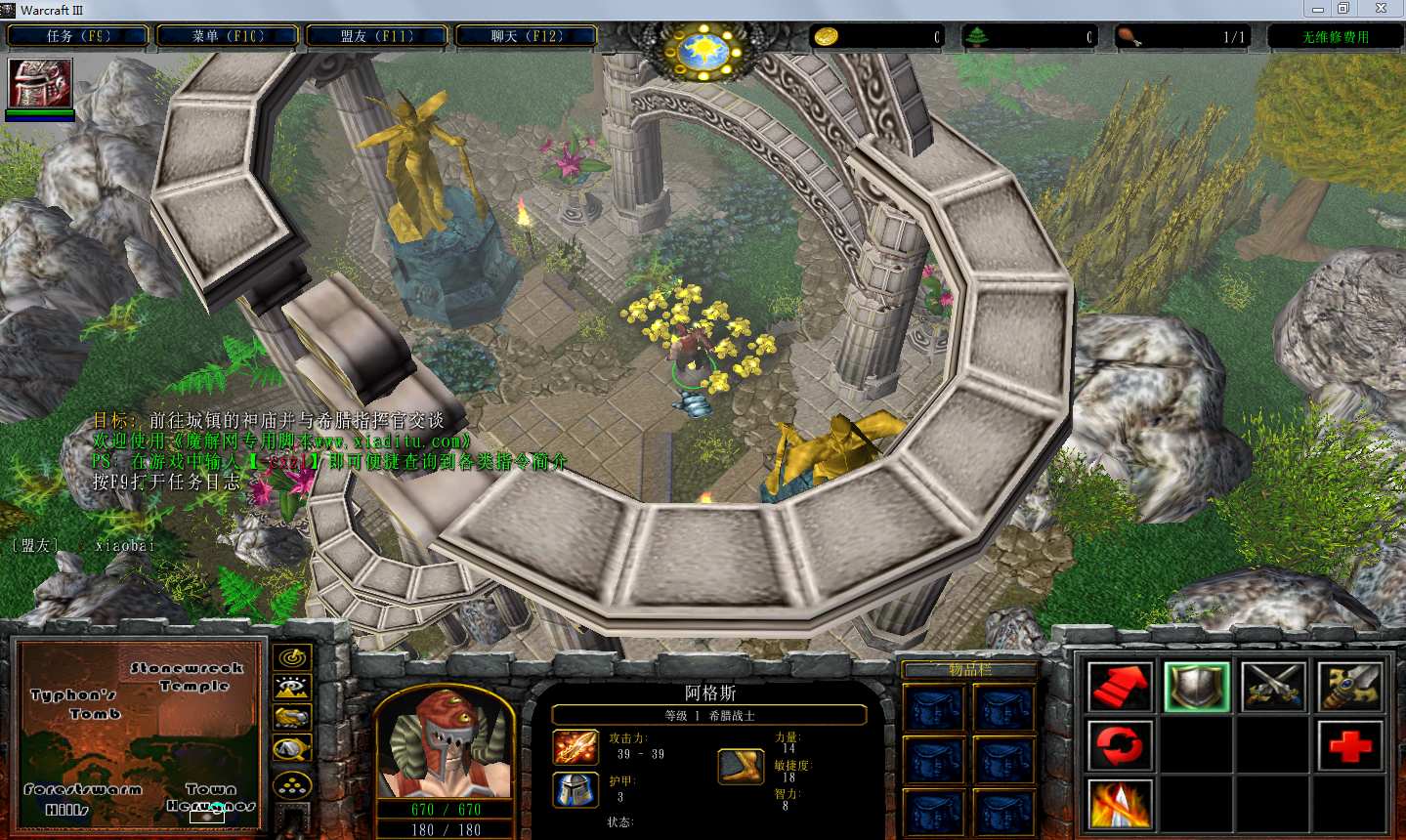Activate the single sword hilt command

1350,687
